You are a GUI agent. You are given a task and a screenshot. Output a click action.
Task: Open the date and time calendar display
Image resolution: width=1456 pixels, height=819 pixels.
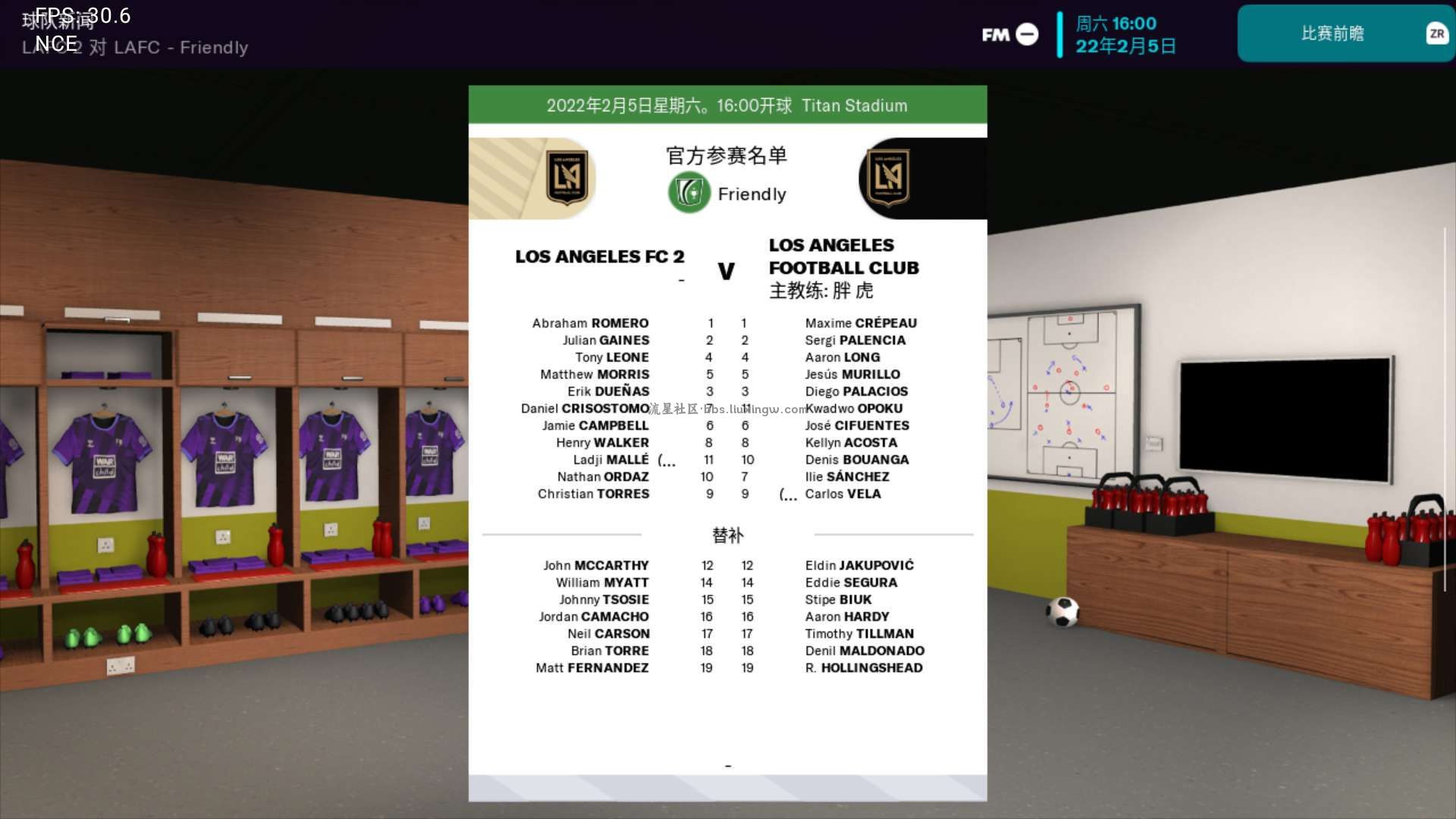click(x=1125, y=35)
